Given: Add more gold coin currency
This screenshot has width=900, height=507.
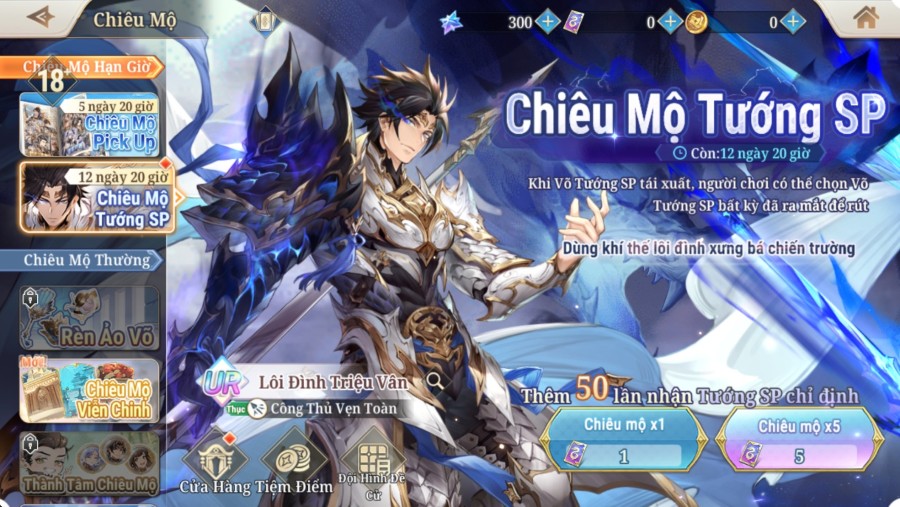Looking at the screenshot, I should [793, 22].
